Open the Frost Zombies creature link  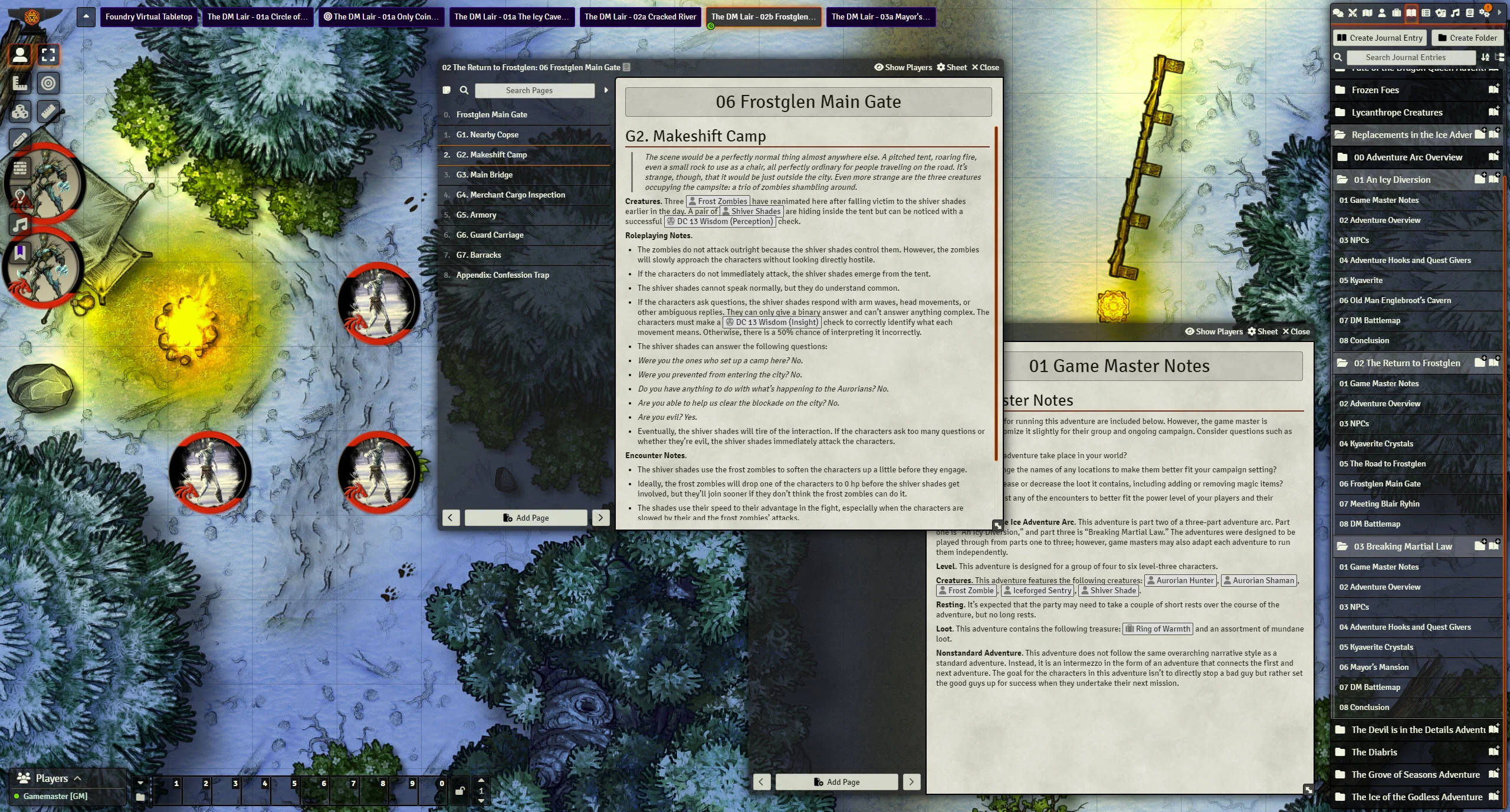[x=718, y=201]
